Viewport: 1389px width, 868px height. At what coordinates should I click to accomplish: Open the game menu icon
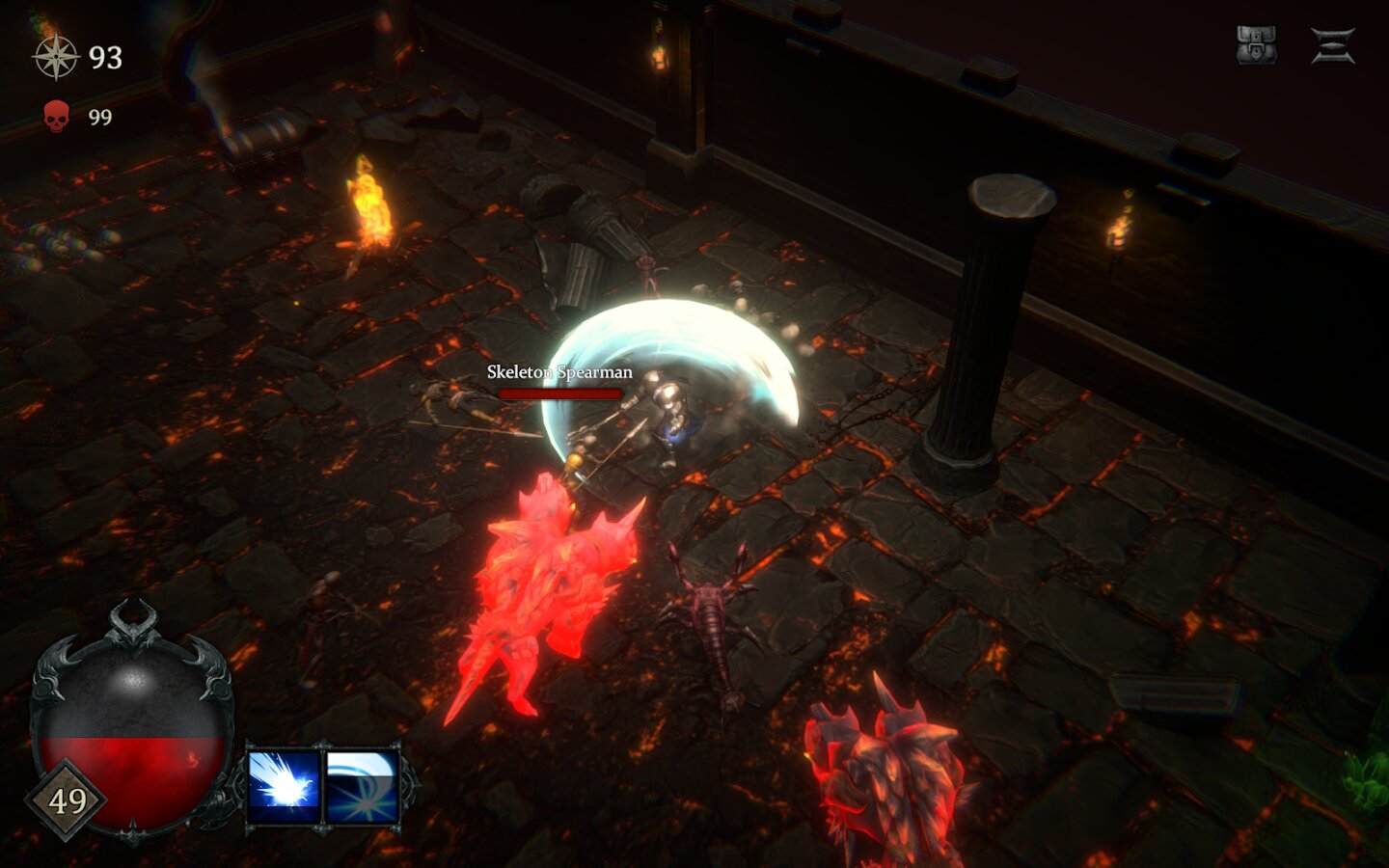[1333, 45]
